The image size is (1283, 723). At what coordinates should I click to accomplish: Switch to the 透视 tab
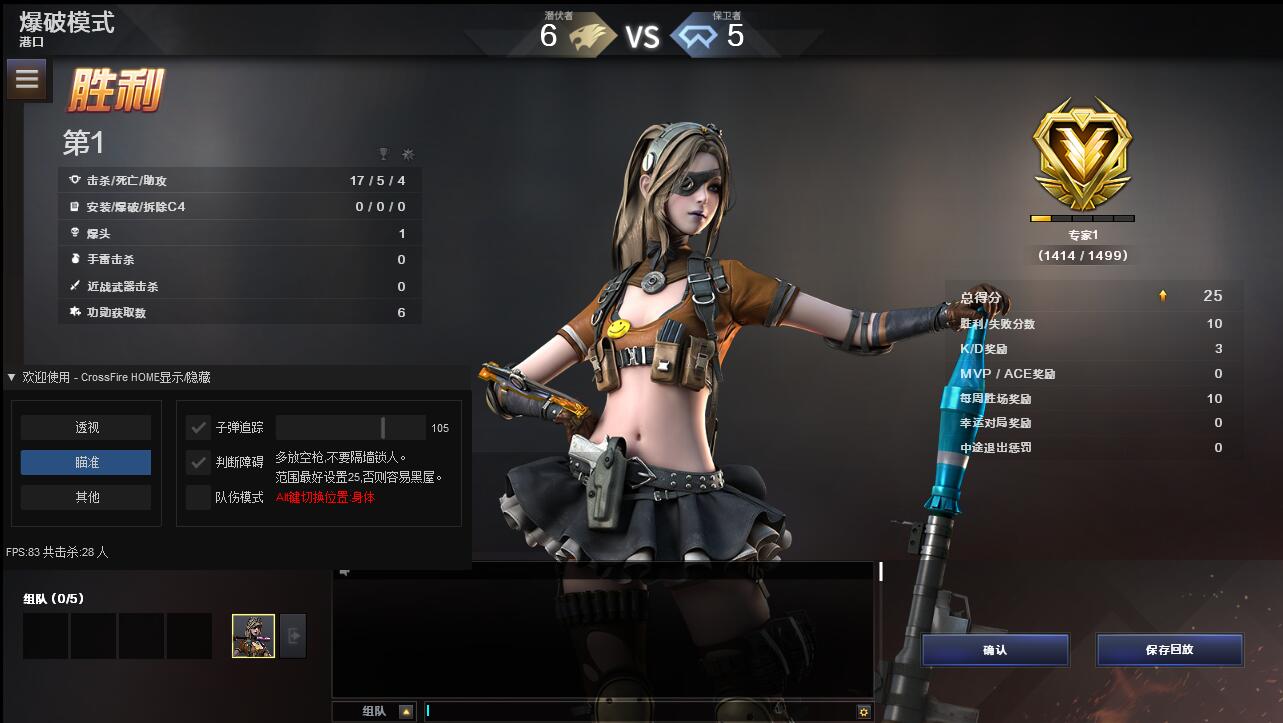pyautogui.click(x=85, y=427)
